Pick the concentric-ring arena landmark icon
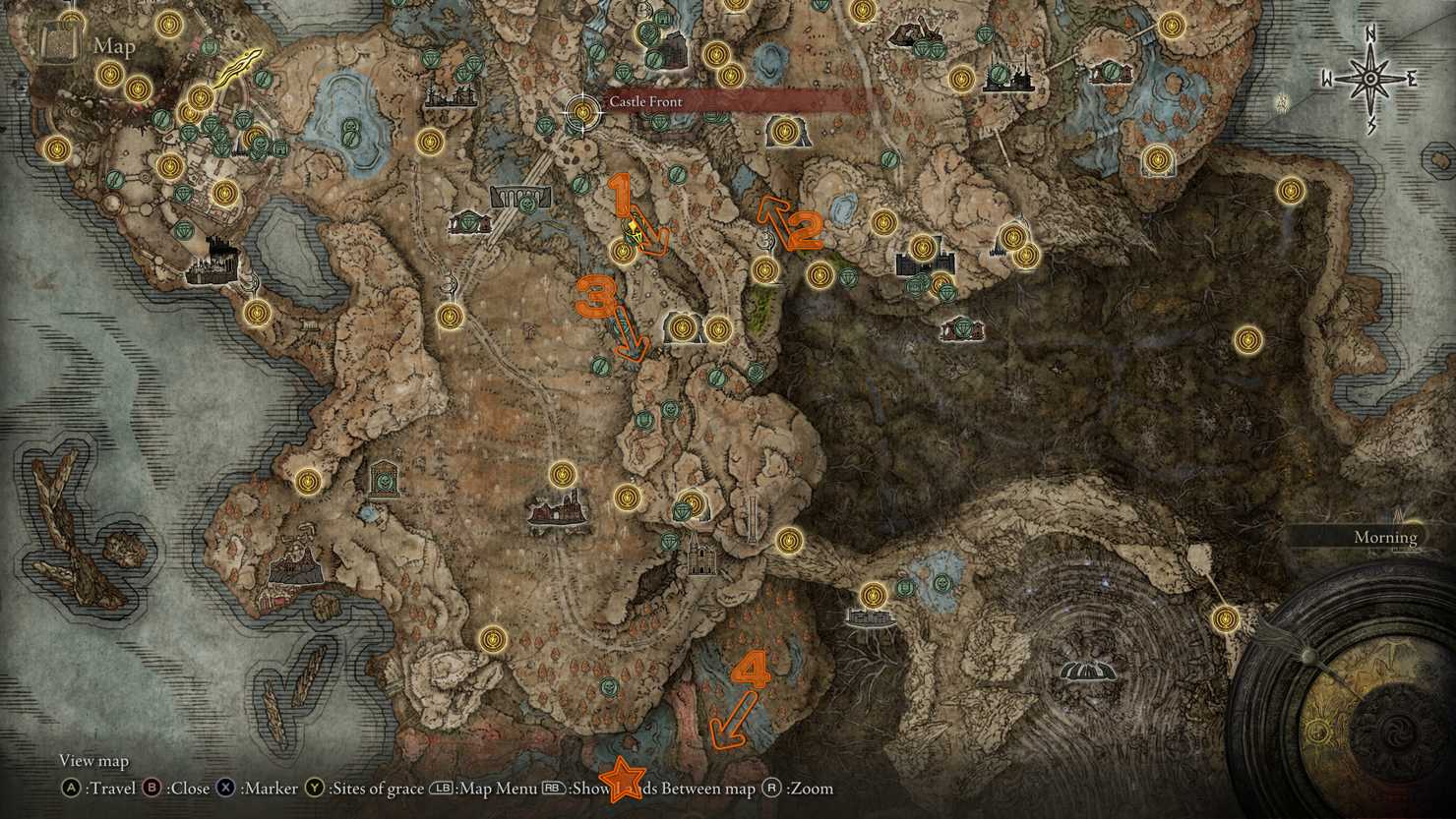Image resolution: width=1456 pixels, height=819 pixels. (1088, 671)
